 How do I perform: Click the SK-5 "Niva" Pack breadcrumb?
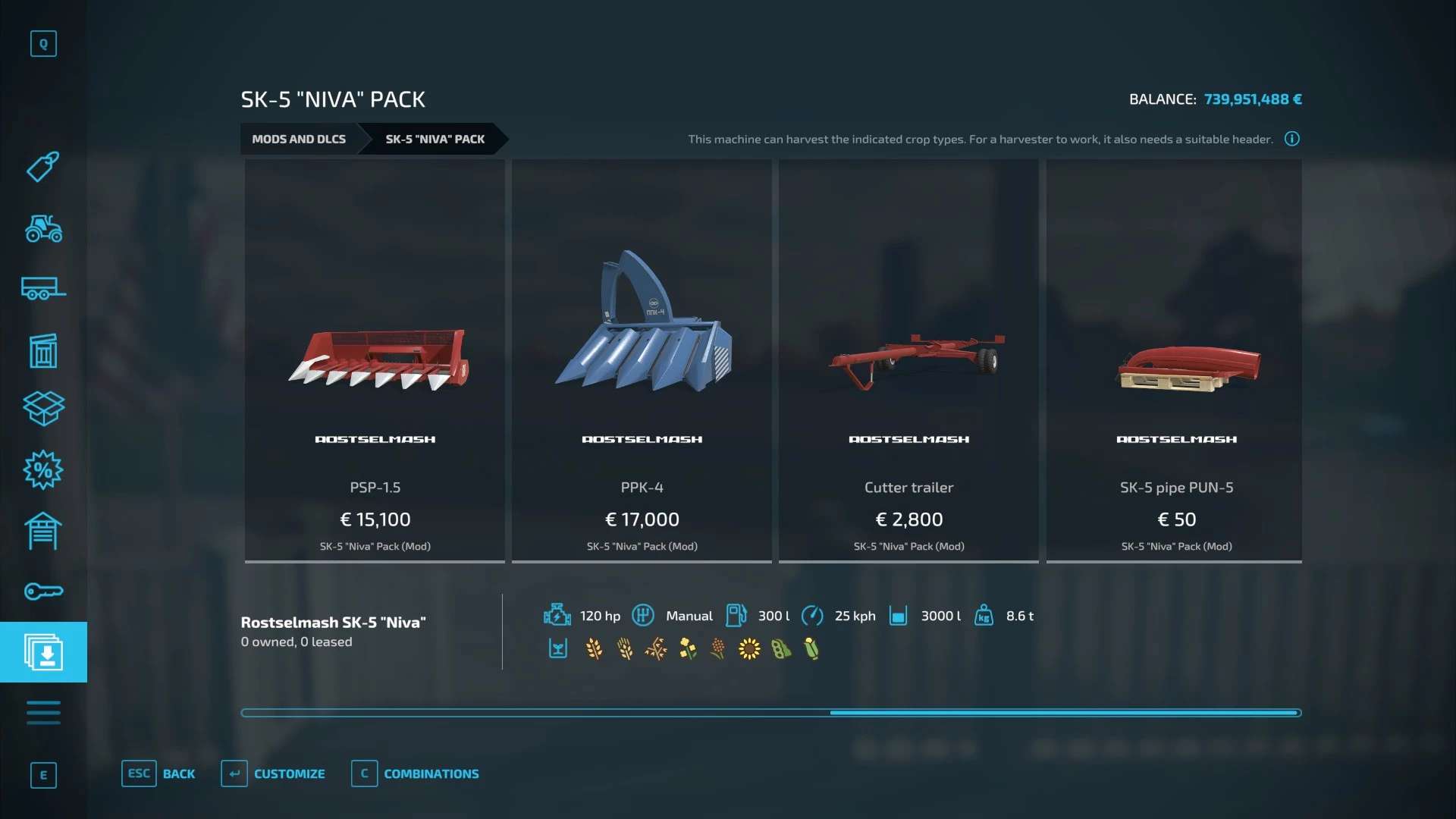[x=435, y=139]
